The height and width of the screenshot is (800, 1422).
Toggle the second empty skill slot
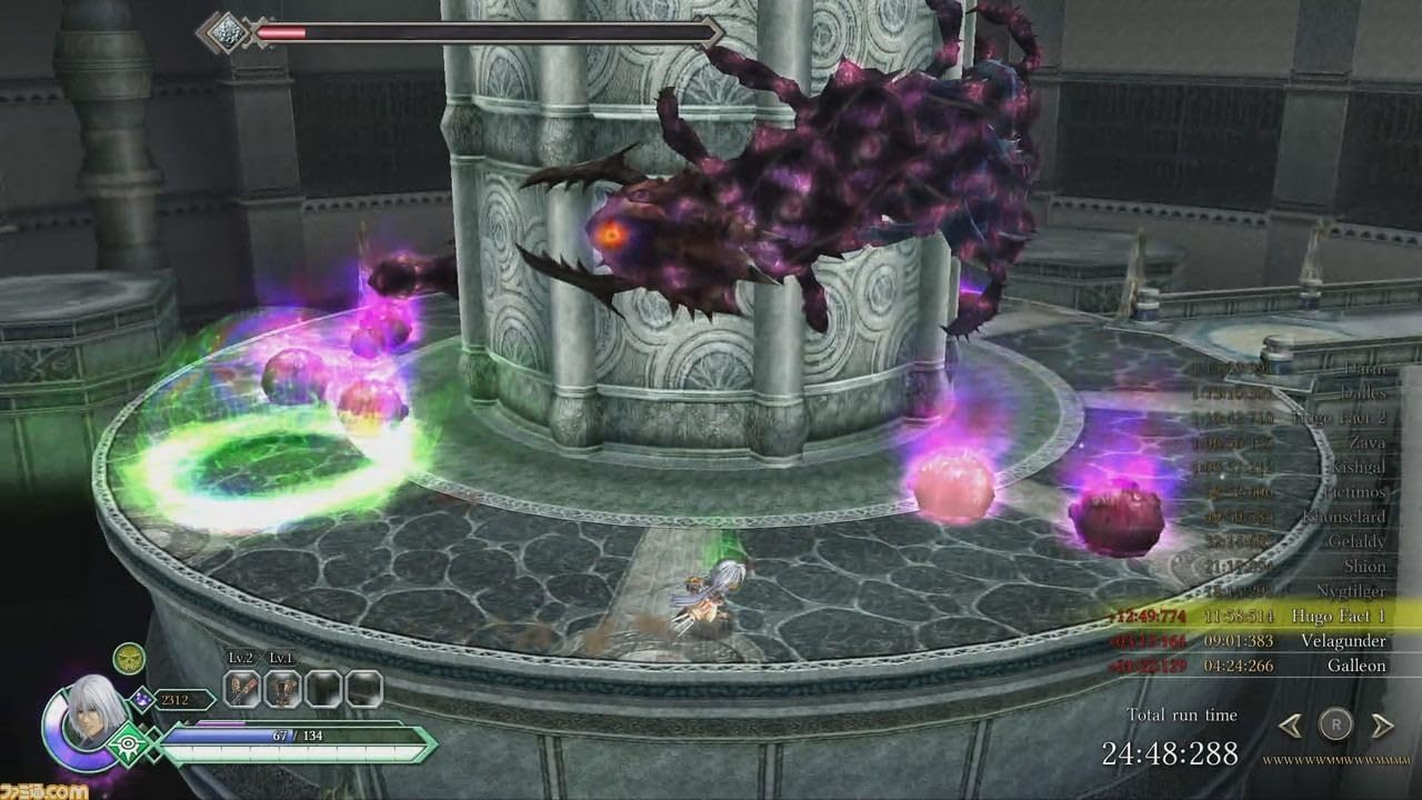pyautogui.click(x=366, y=688)
